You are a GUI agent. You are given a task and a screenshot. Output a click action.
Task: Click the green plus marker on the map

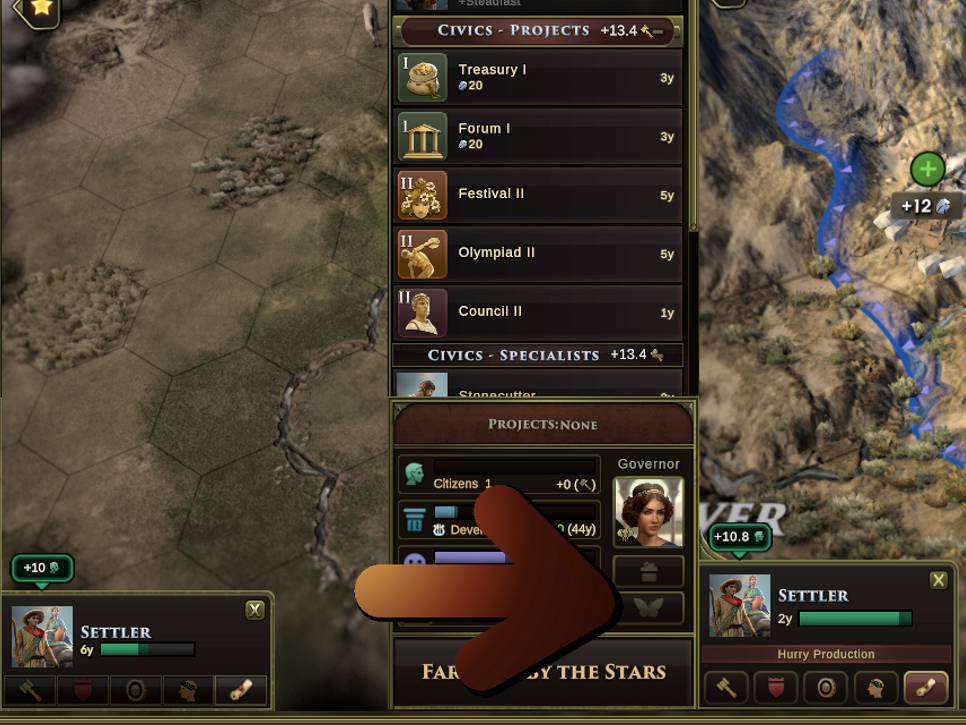[x=928, y=169]
